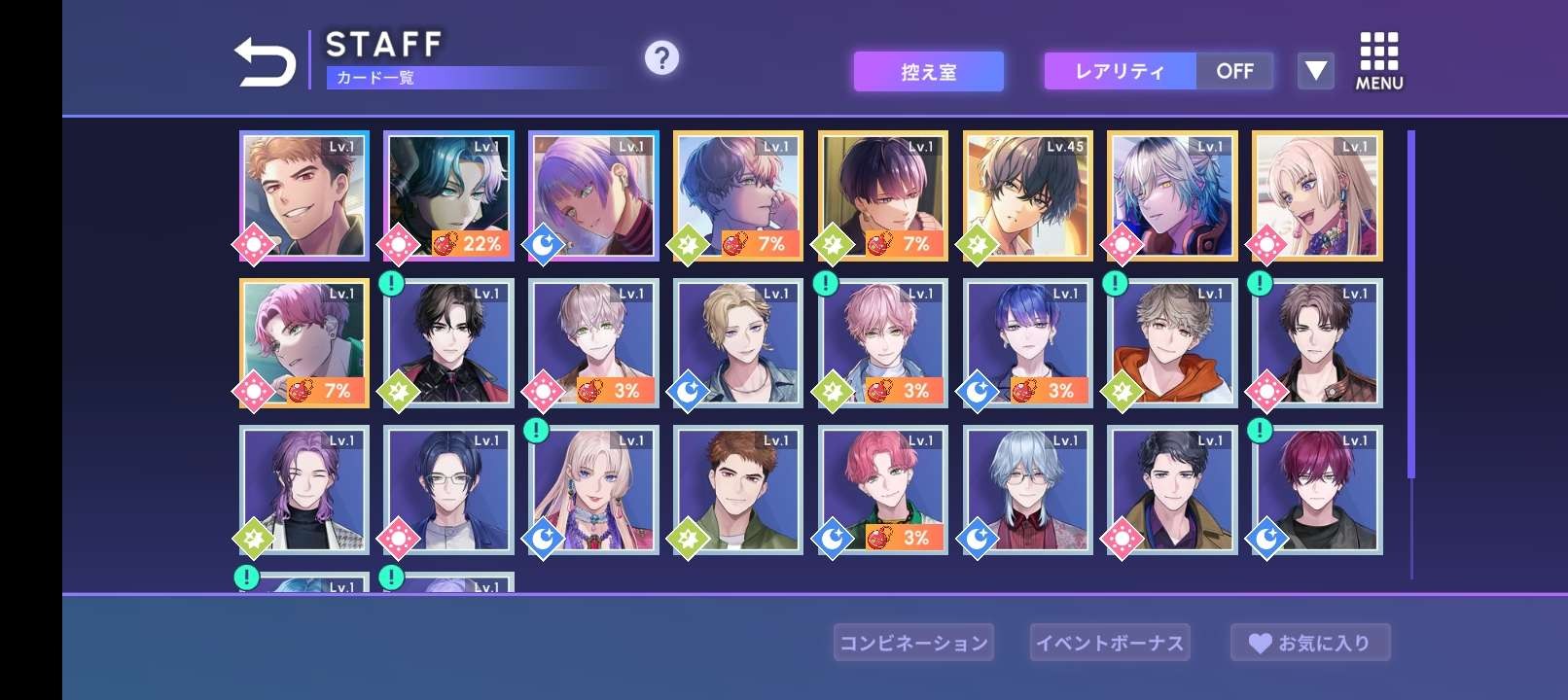
Task: Choose the brown-haired card in green jacket
Action: 738,489
